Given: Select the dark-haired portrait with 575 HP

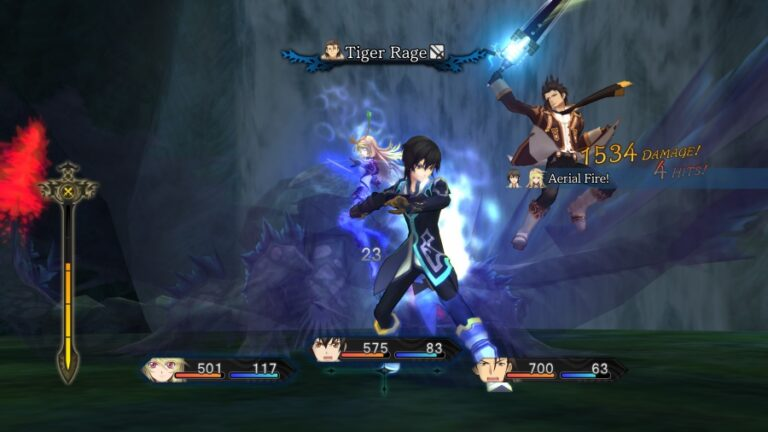Looking at the screenshot, I should 326,349.
